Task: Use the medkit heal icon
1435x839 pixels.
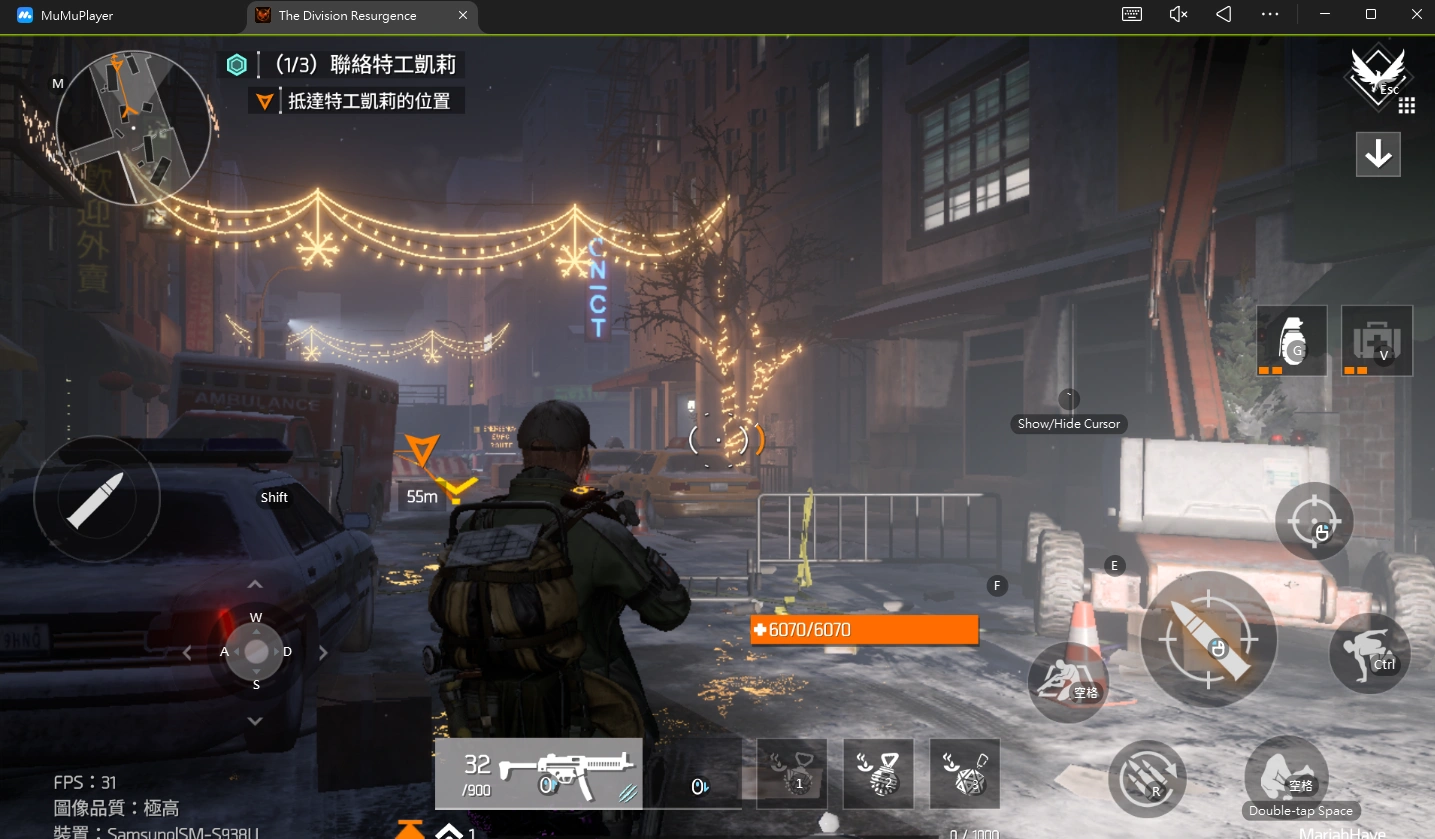Action: click(x=1376, y=341)
